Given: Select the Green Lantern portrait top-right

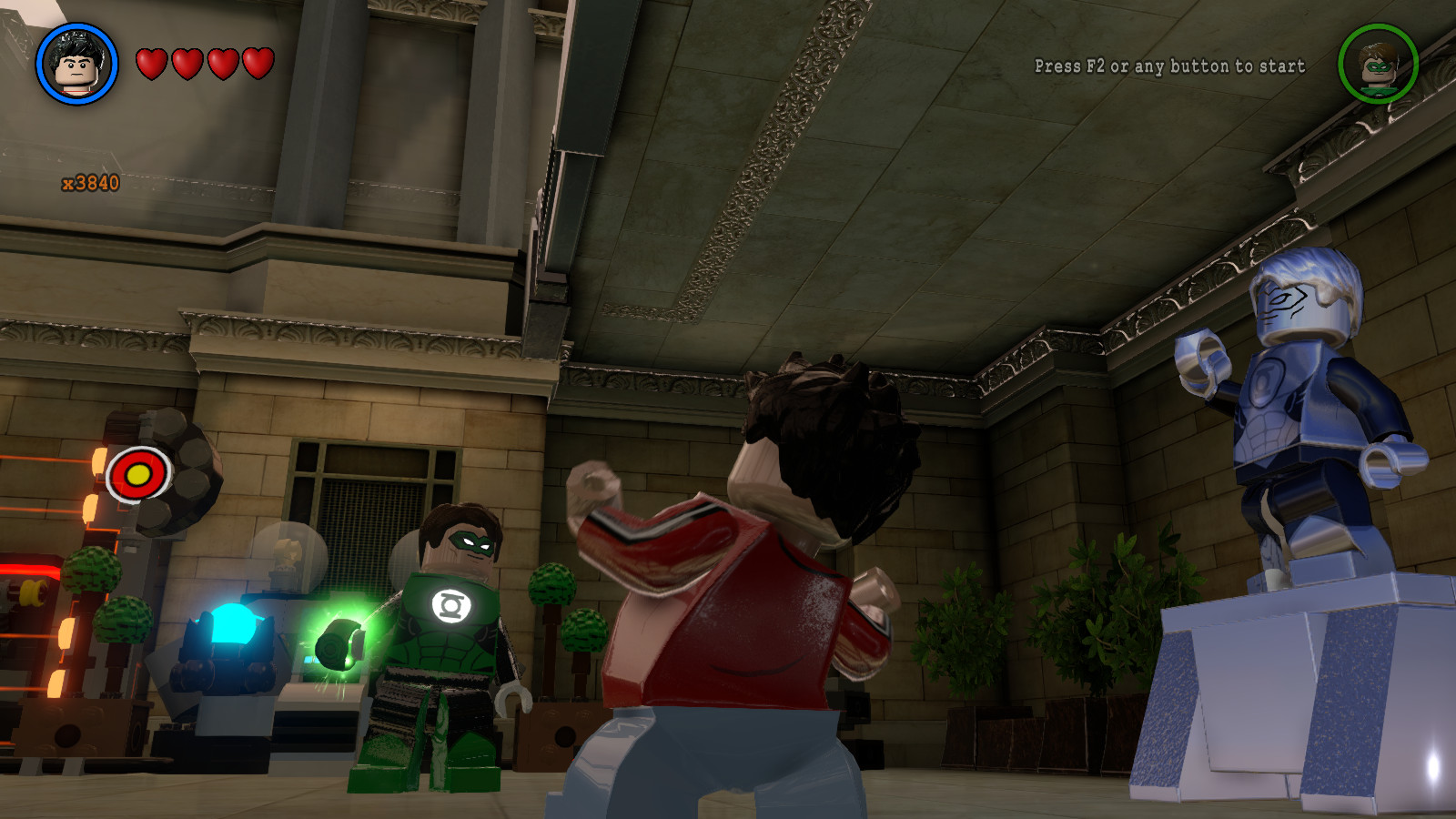Looking at the screenshot, I should [x=1380, y=66].
